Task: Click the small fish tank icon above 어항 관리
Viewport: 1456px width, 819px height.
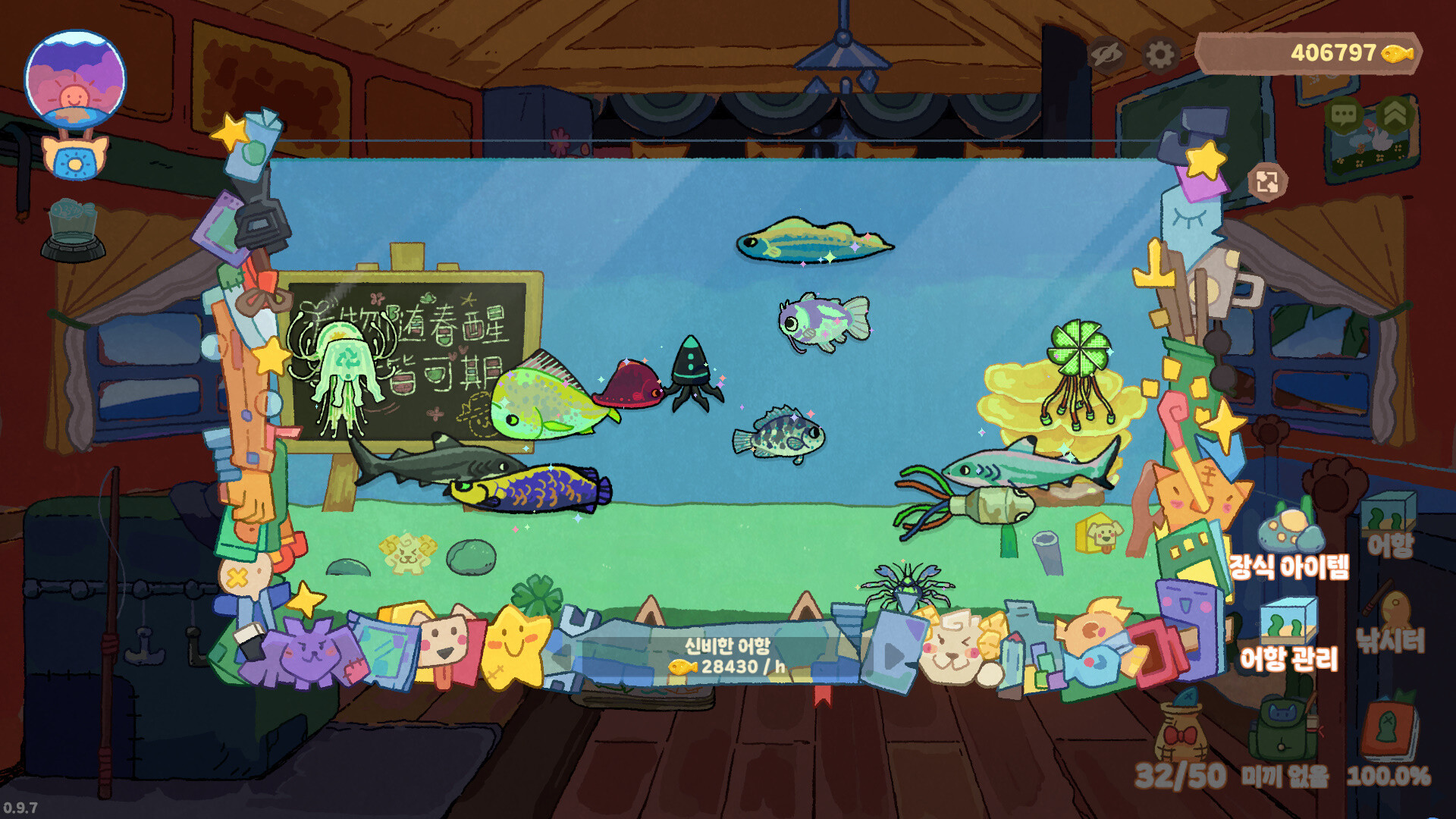Action: tap(1287, 623)
